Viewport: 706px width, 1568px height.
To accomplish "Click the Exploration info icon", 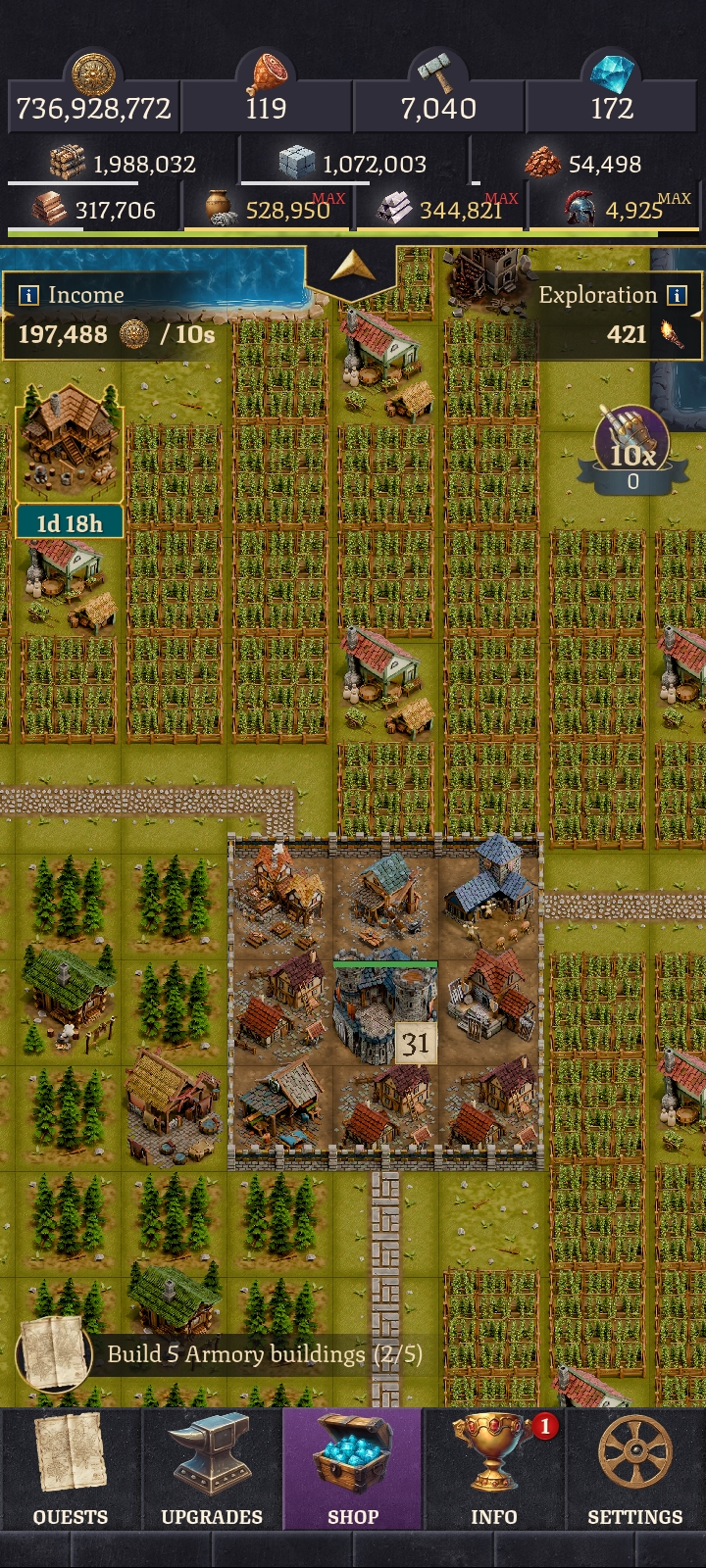I will (x=677, y=295).
